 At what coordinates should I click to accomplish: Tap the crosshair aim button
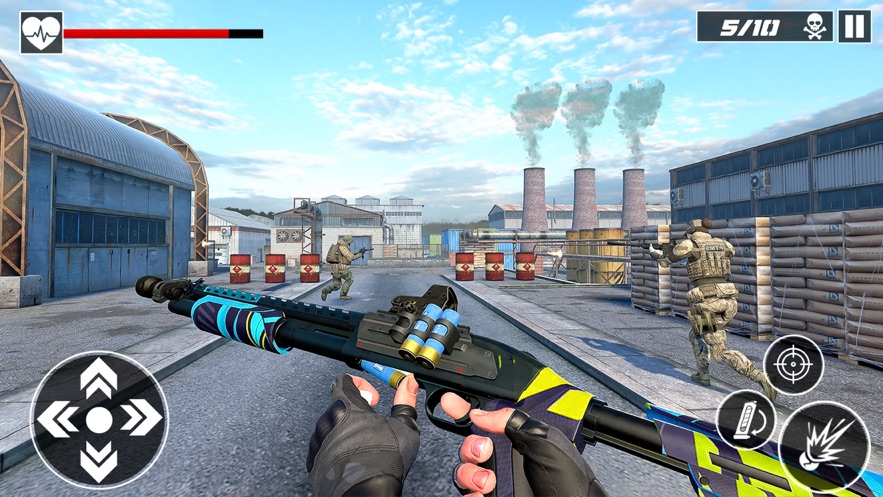click(x=794, y=365)
